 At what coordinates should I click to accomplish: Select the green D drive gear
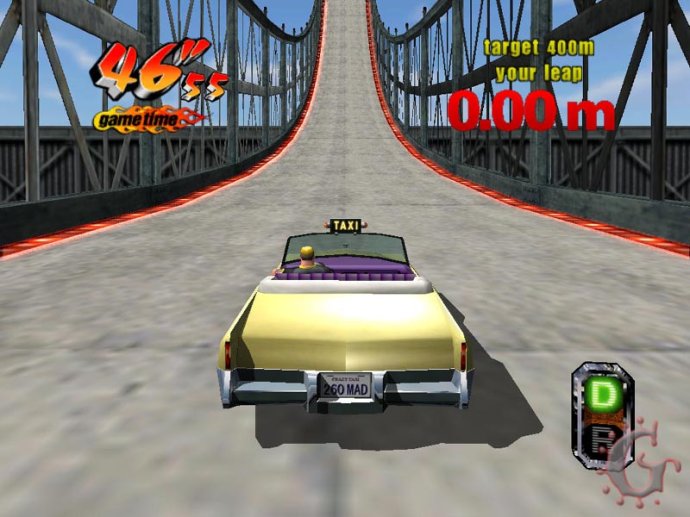[x=602, y=394]
